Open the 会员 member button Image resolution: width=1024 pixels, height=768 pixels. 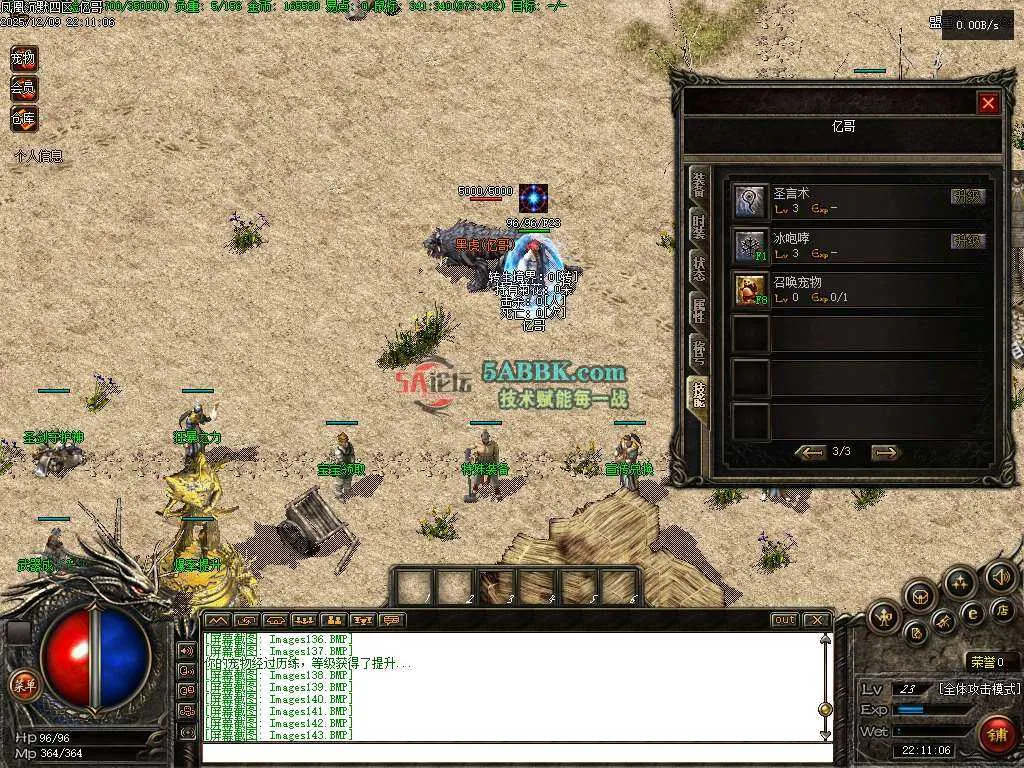click(x=23, y=89)
